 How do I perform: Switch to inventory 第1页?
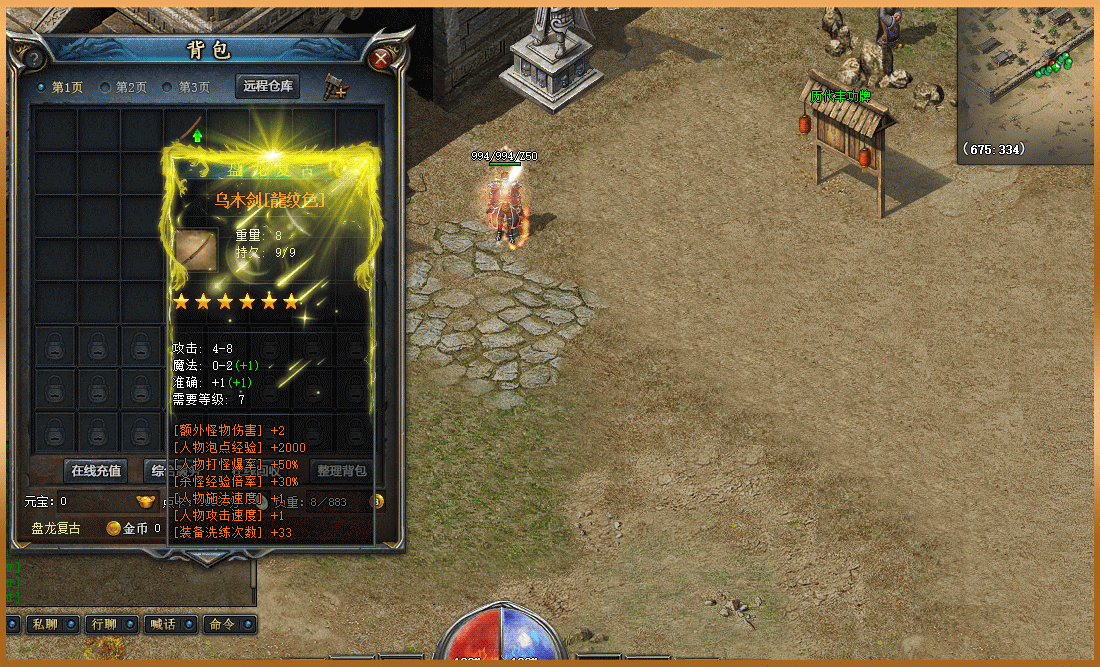pos(61,87)
